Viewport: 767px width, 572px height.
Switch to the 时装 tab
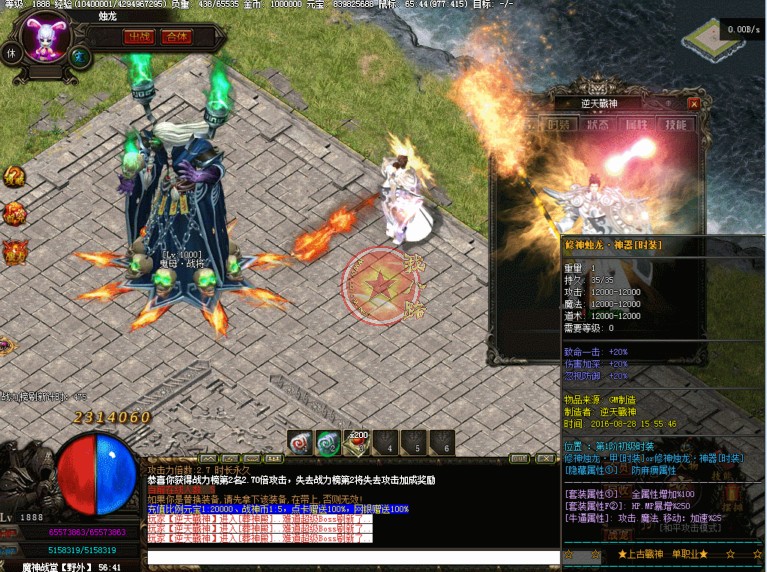tap(558, 125)
